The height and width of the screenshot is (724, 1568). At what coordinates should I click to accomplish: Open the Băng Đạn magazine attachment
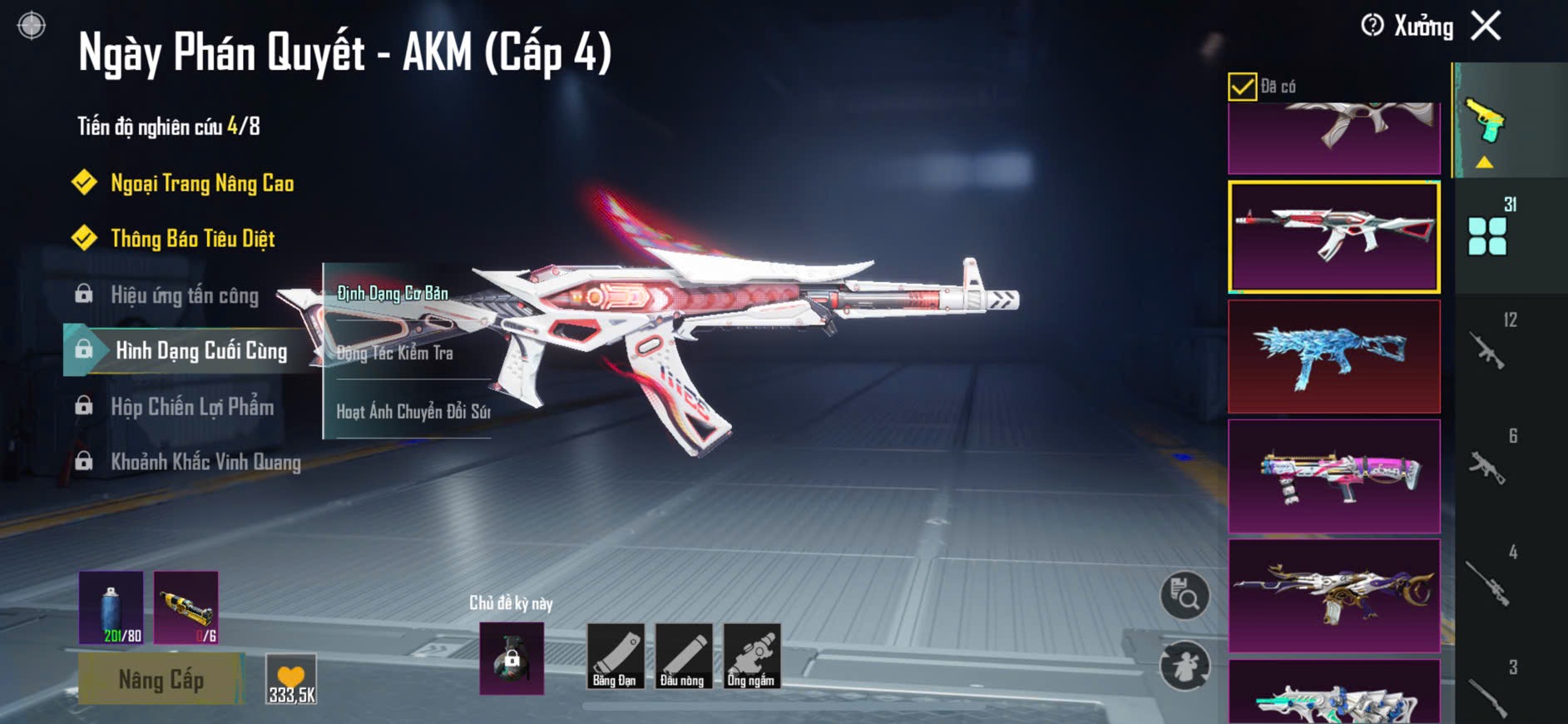coord(615,657)
